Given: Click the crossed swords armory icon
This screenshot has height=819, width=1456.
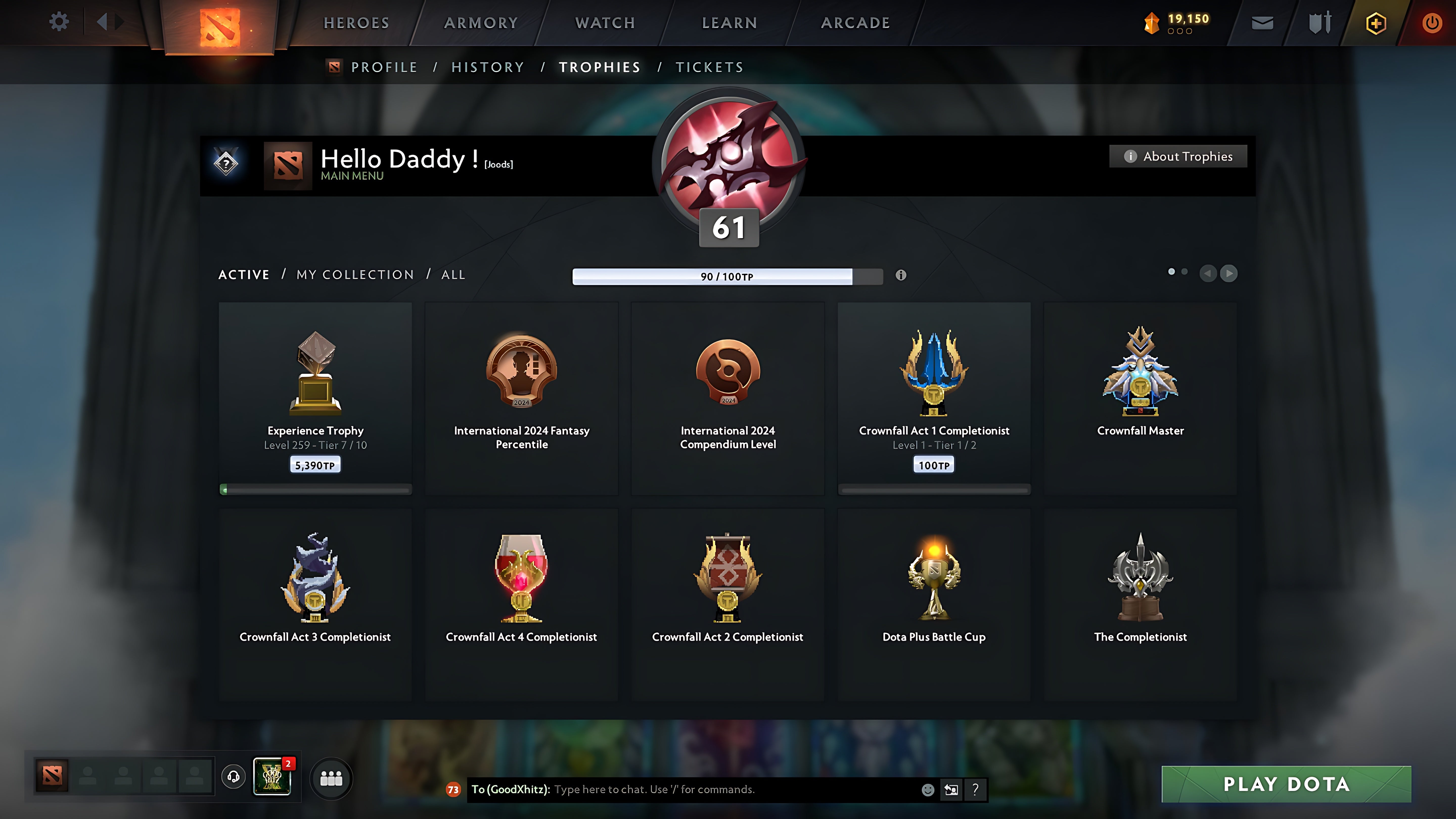Looking at the screenshot, I should click(1319, 22).
